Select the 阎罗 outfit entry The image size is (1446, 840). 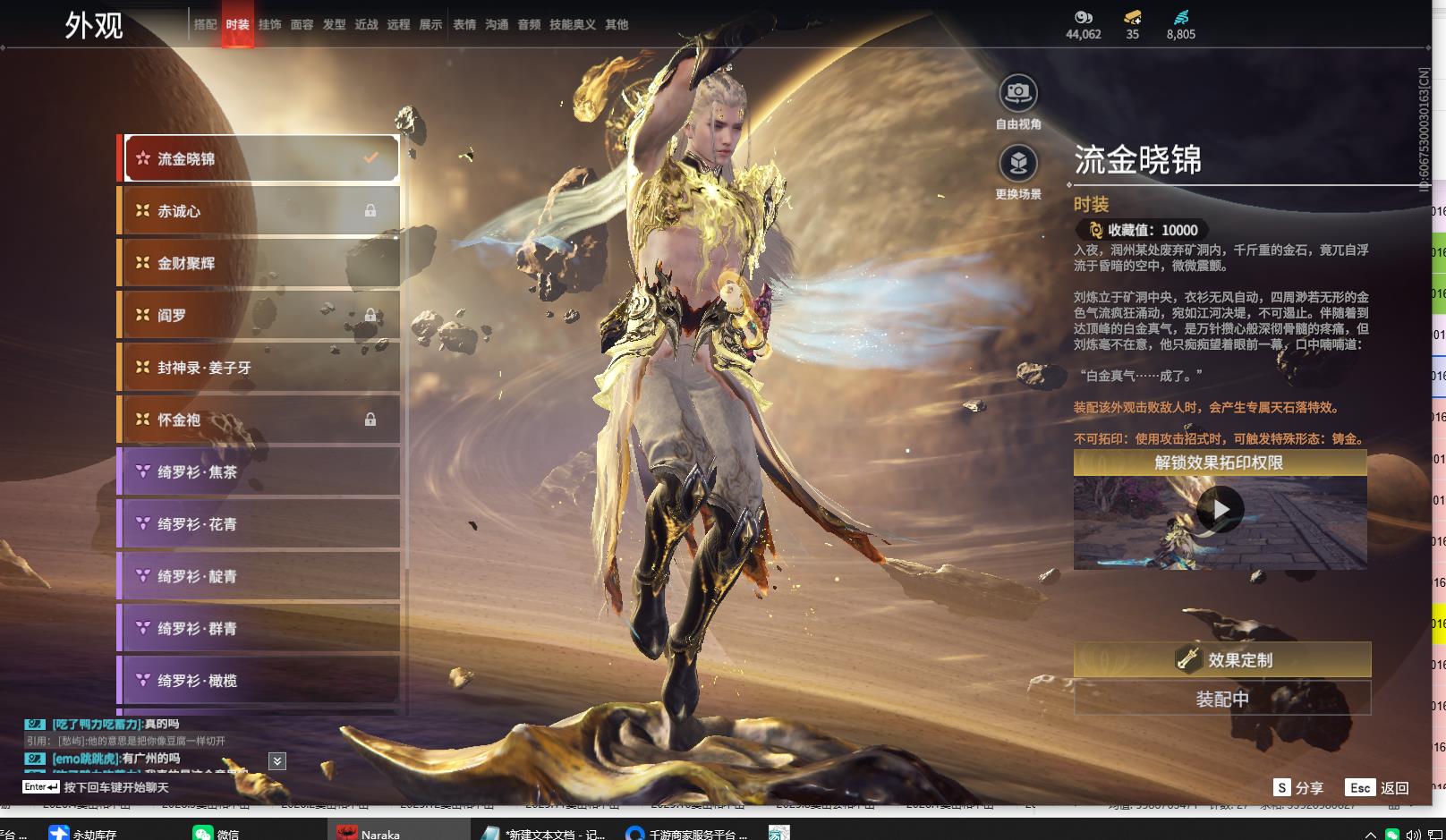(x=259, y=315)
